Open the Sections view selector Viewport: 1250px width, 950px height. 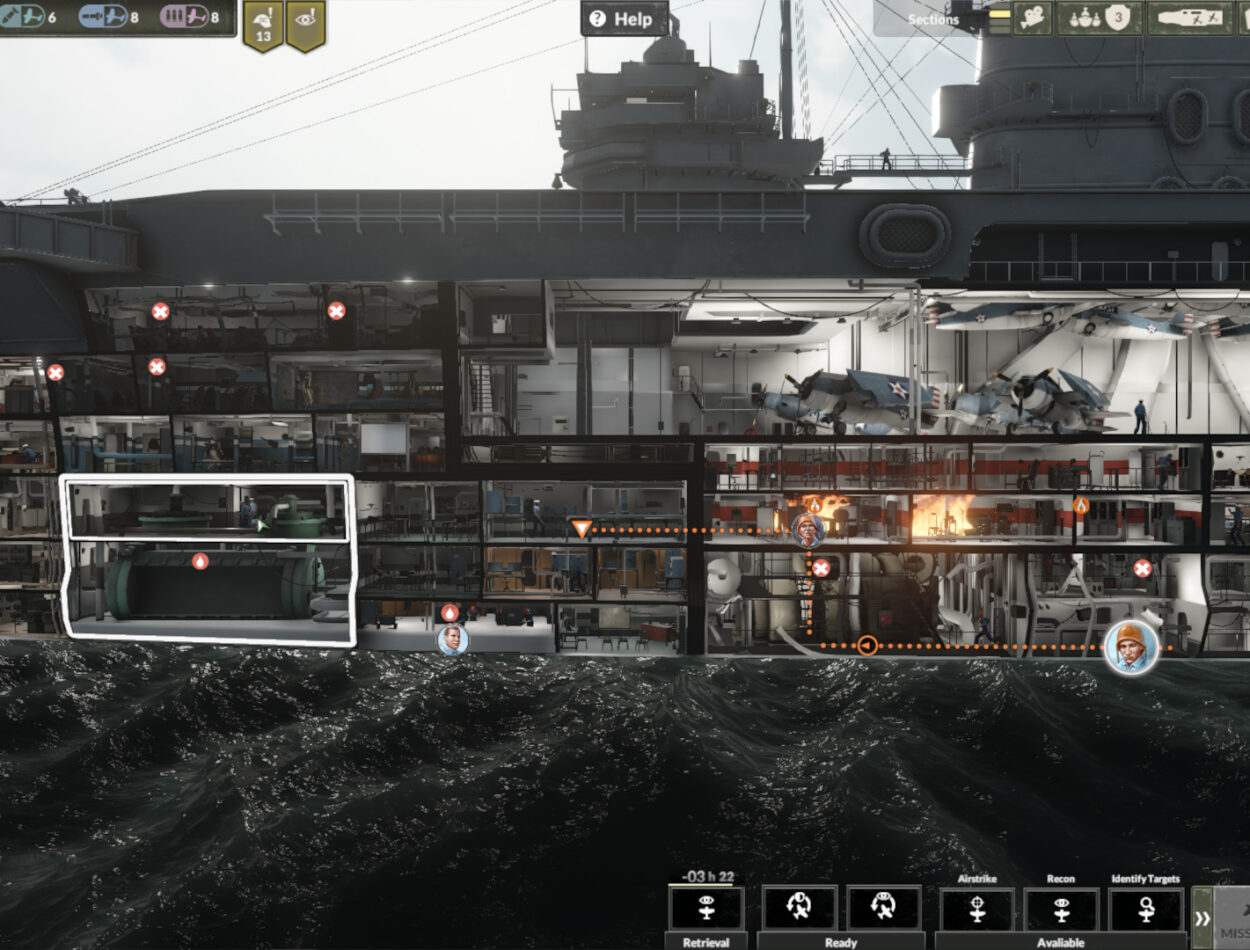[932, 18]
